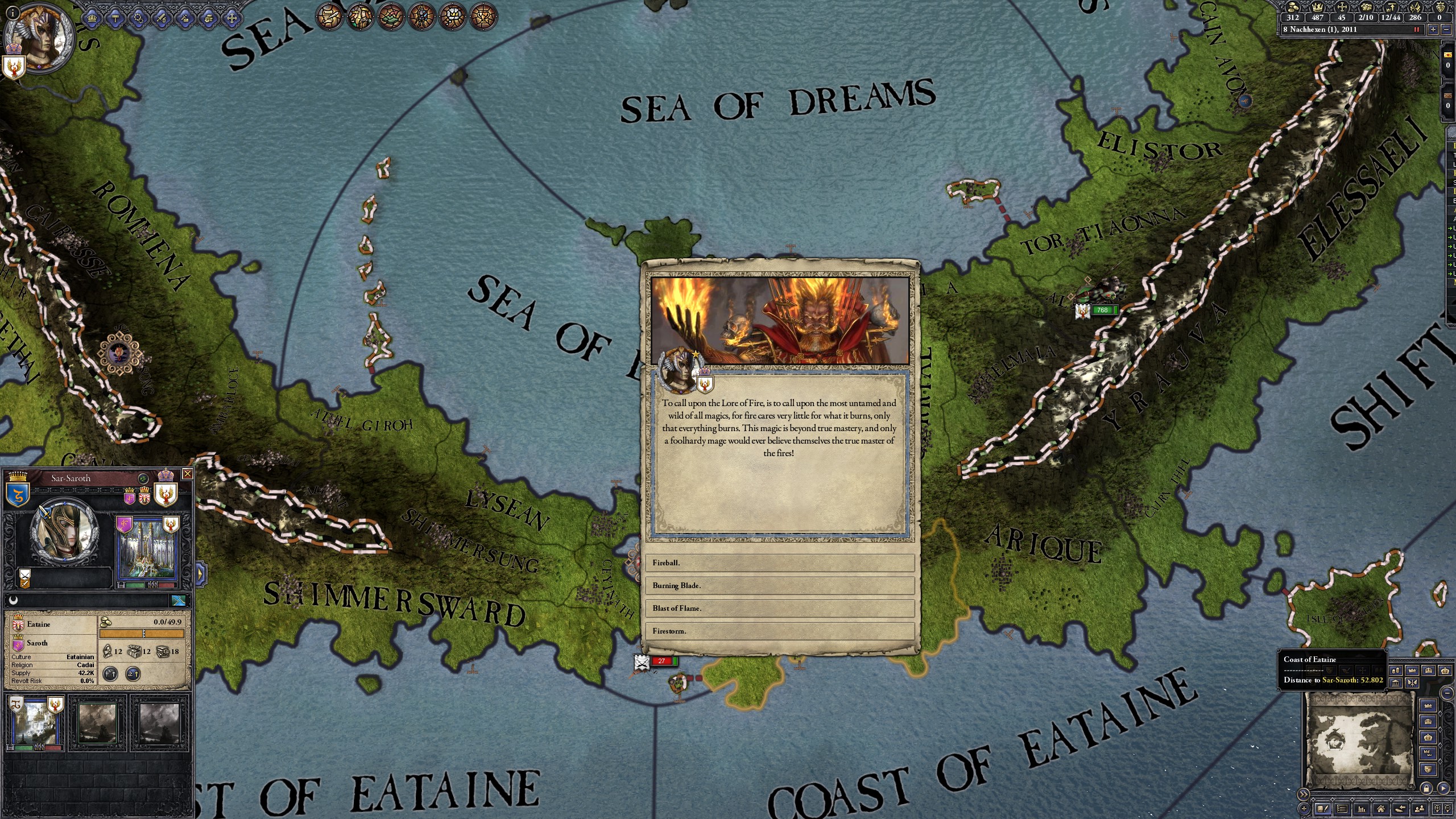Open the diplomacy scroll-and-quill map mode
Viewport: 1456px width, 819px height.
pyautogui.click(x=330, y=16)
